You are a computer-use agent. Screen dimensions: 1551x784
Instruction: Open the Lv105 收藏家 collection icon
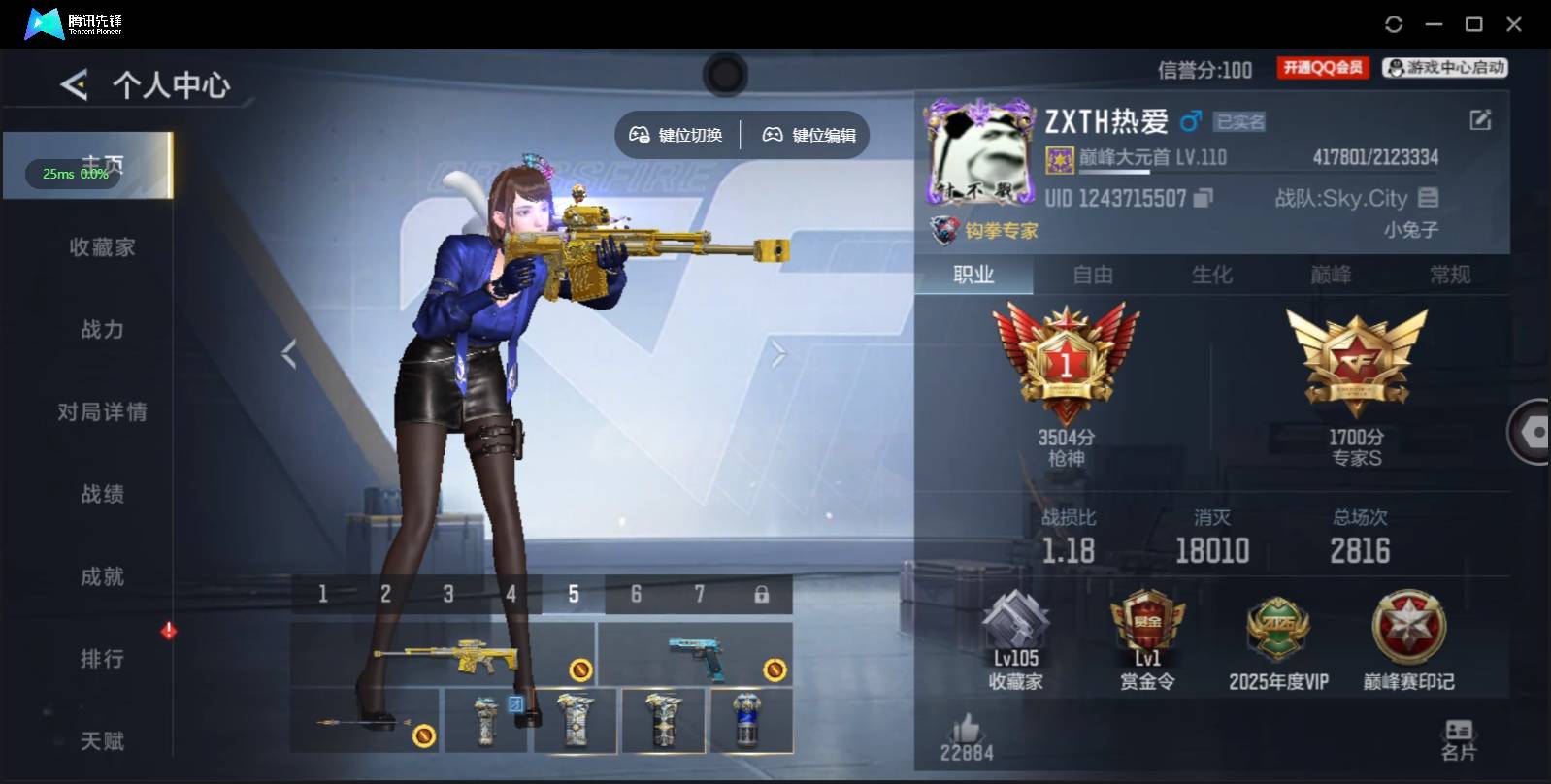tap(1013, 626)
